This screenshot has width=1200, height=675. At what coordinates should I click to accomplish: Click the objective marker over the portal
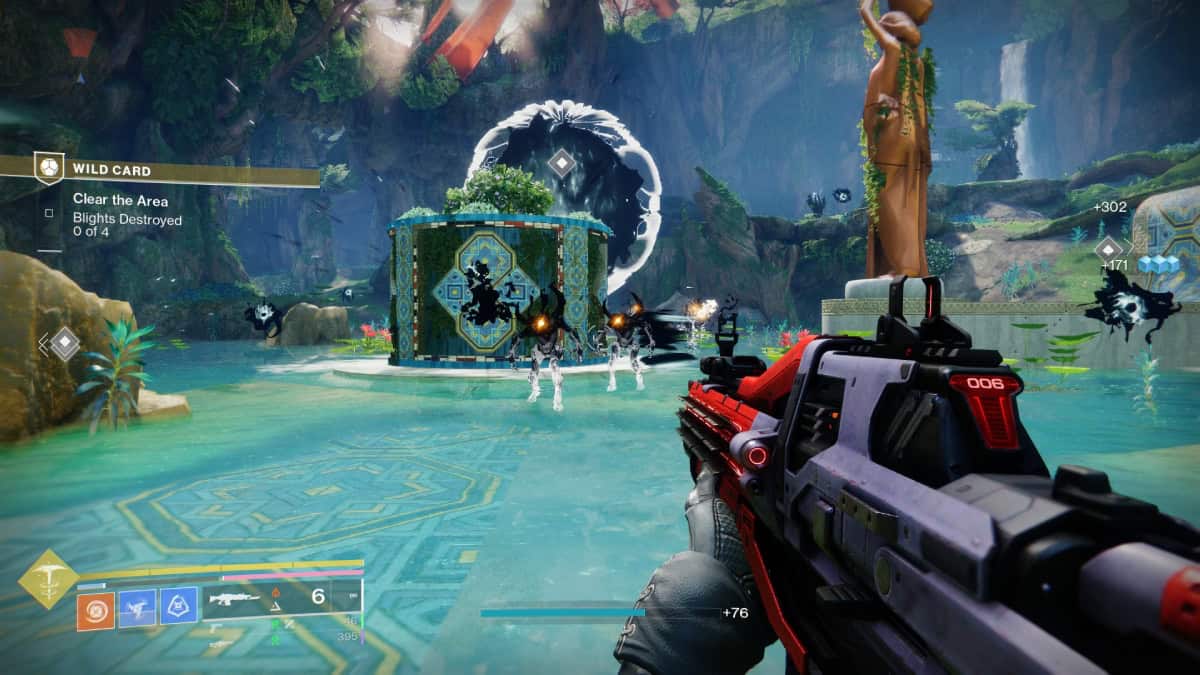click(x=563, y=163)
